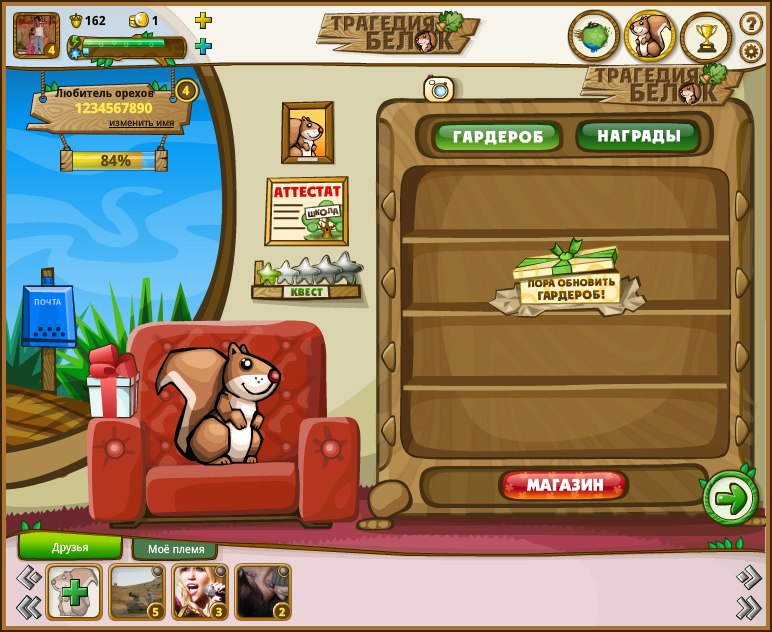Open the Награды tab
The height and width of the screenshot is (632, 772).
click(639, 135)
